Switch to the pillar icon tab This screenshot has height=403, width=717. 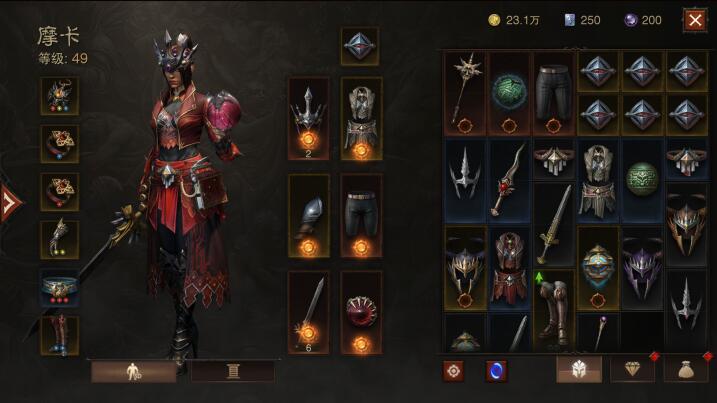(x=233, y=371)
